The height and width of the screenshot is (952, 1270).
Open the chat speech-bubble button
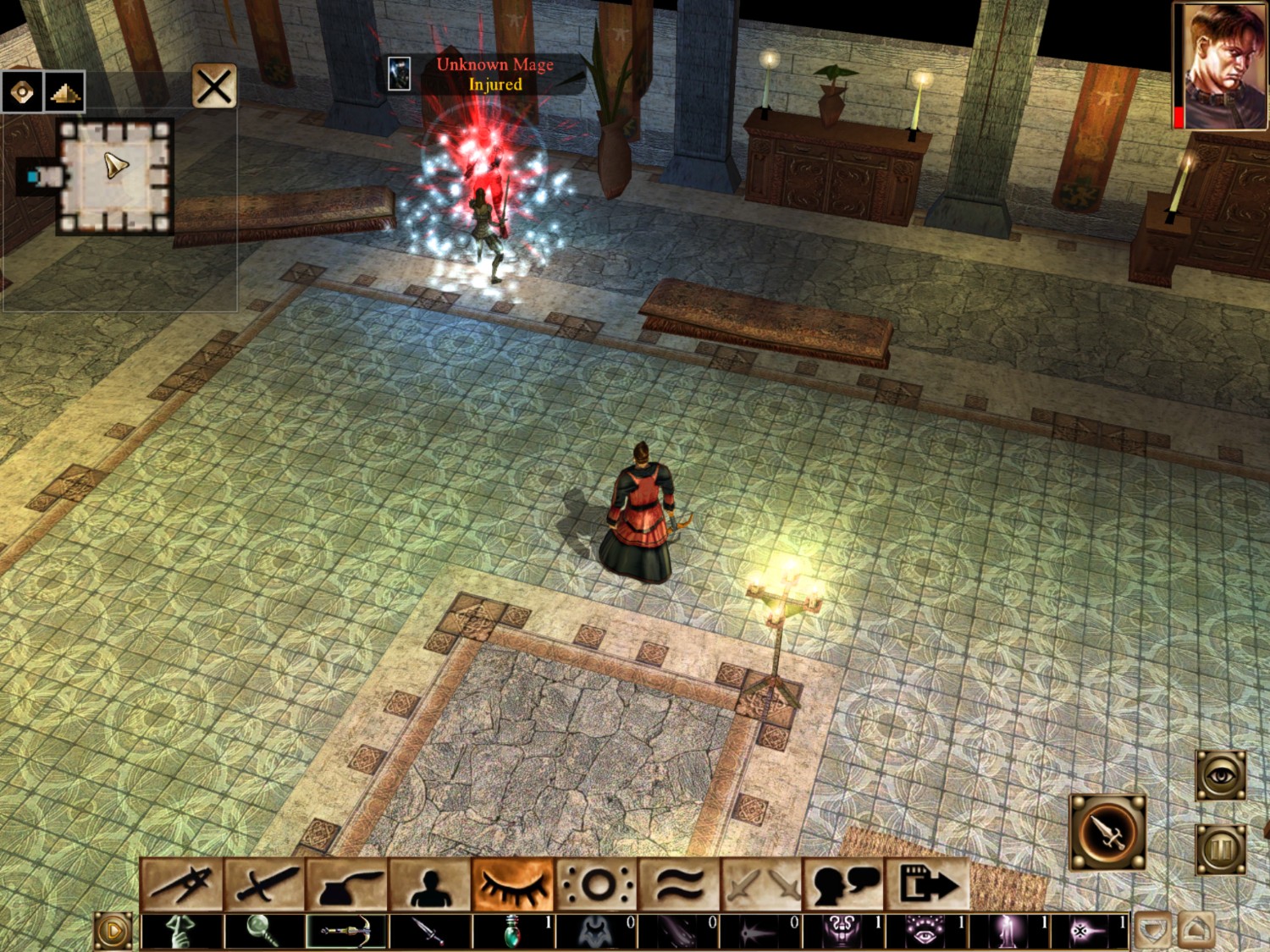[x=844, y=885]
